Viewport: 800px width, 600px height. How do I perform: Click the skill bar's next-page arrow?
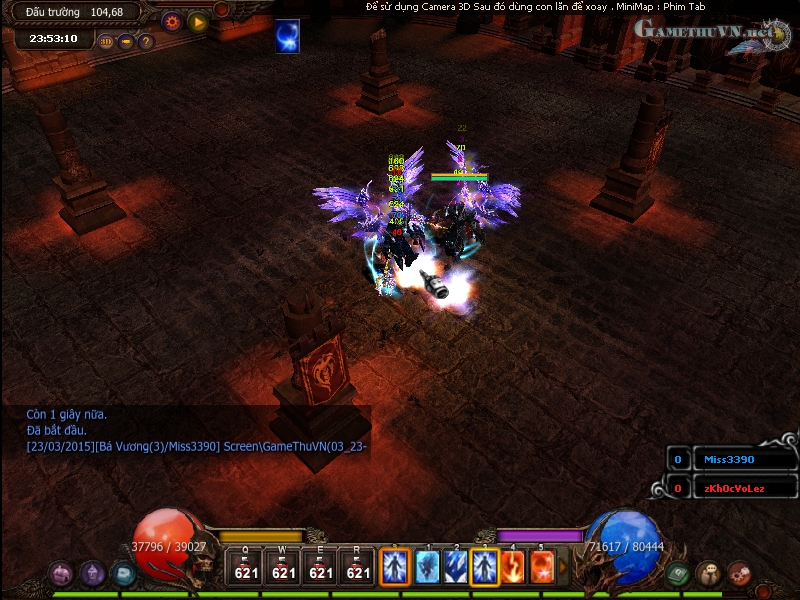point(562,567)
